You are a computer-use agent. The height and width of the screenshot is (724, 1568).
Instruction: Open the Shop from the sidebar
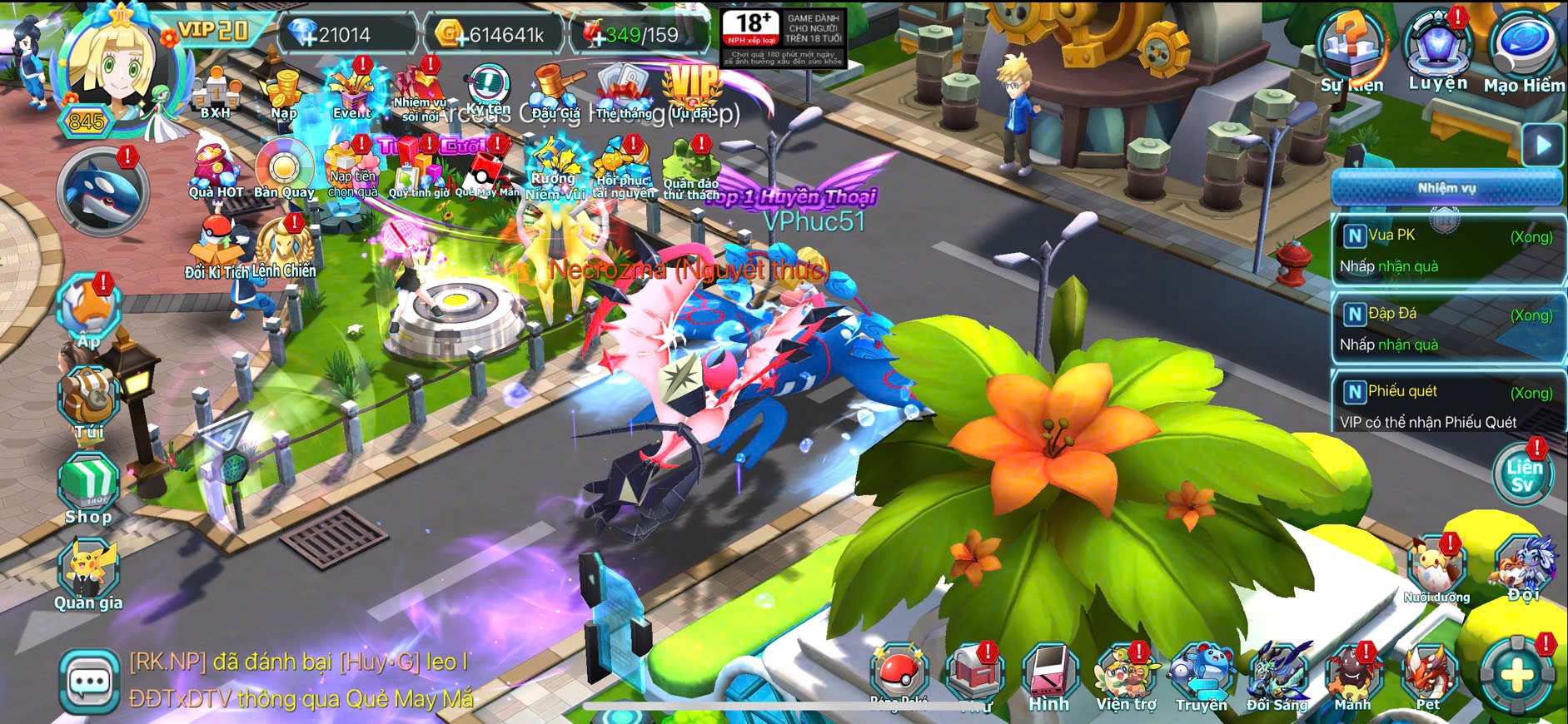[x=88, y=487]
